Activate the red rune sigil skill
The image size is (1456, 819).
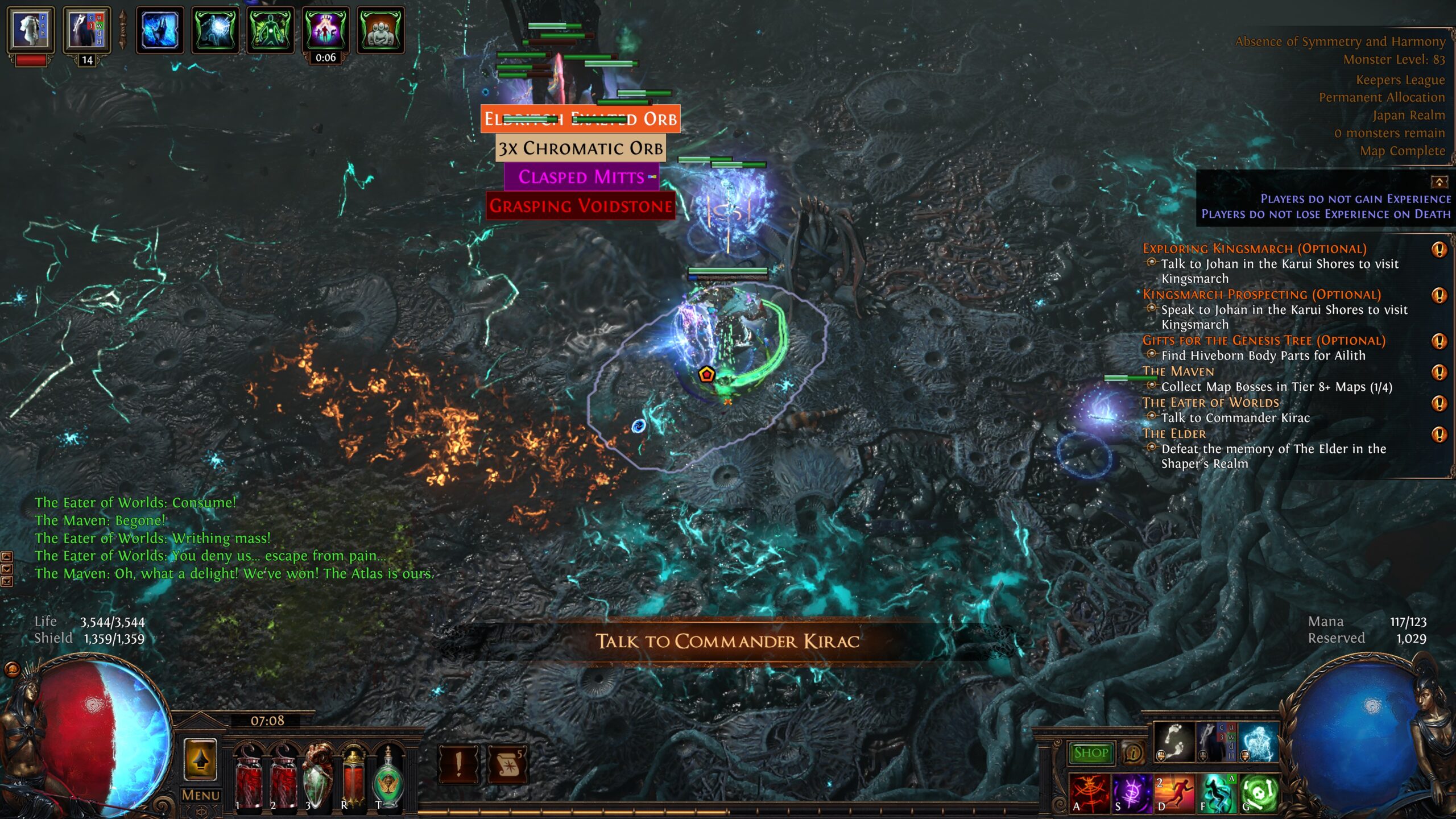point(1089,792)
